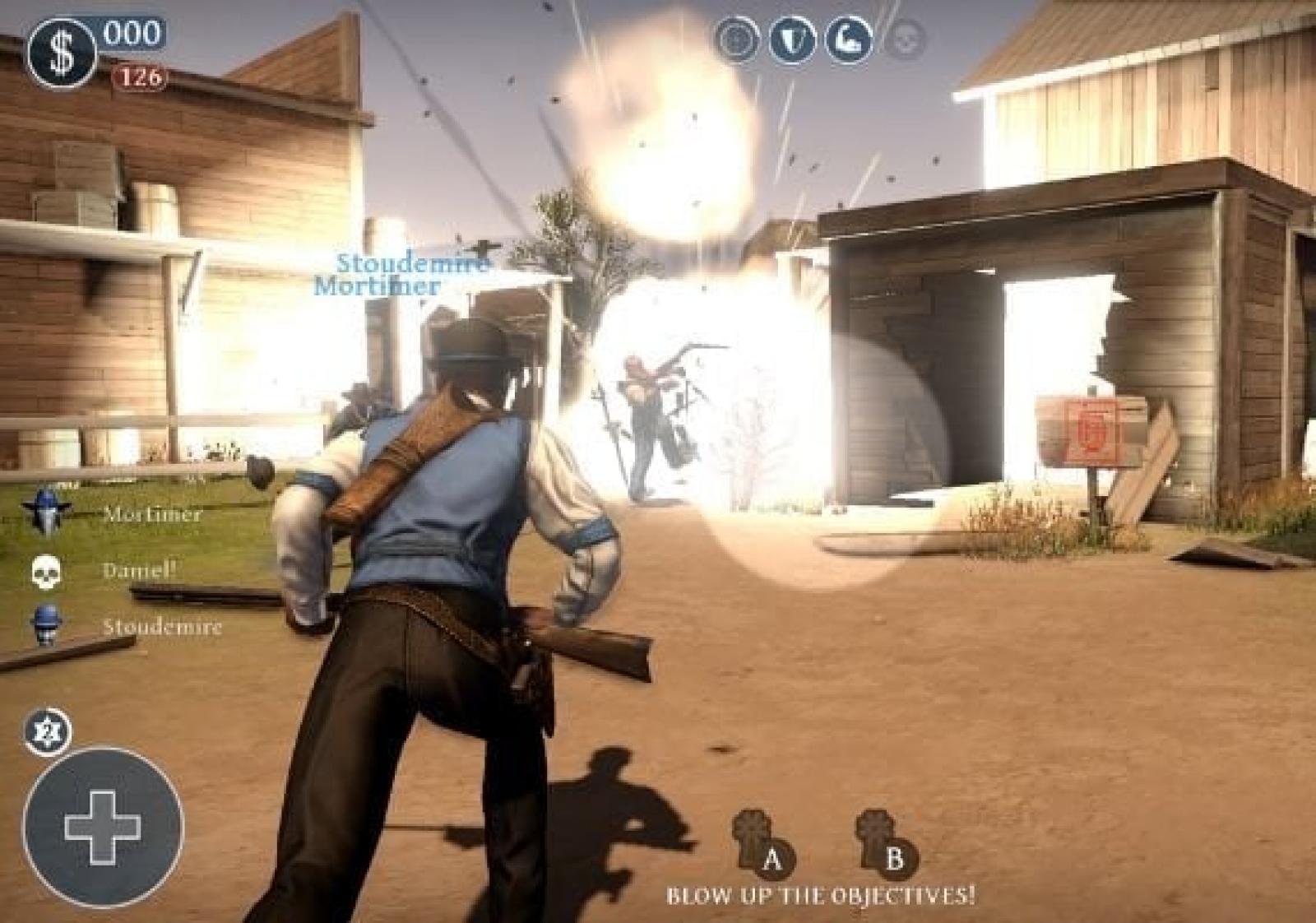Activate the crosshair target perk icon

736,38
